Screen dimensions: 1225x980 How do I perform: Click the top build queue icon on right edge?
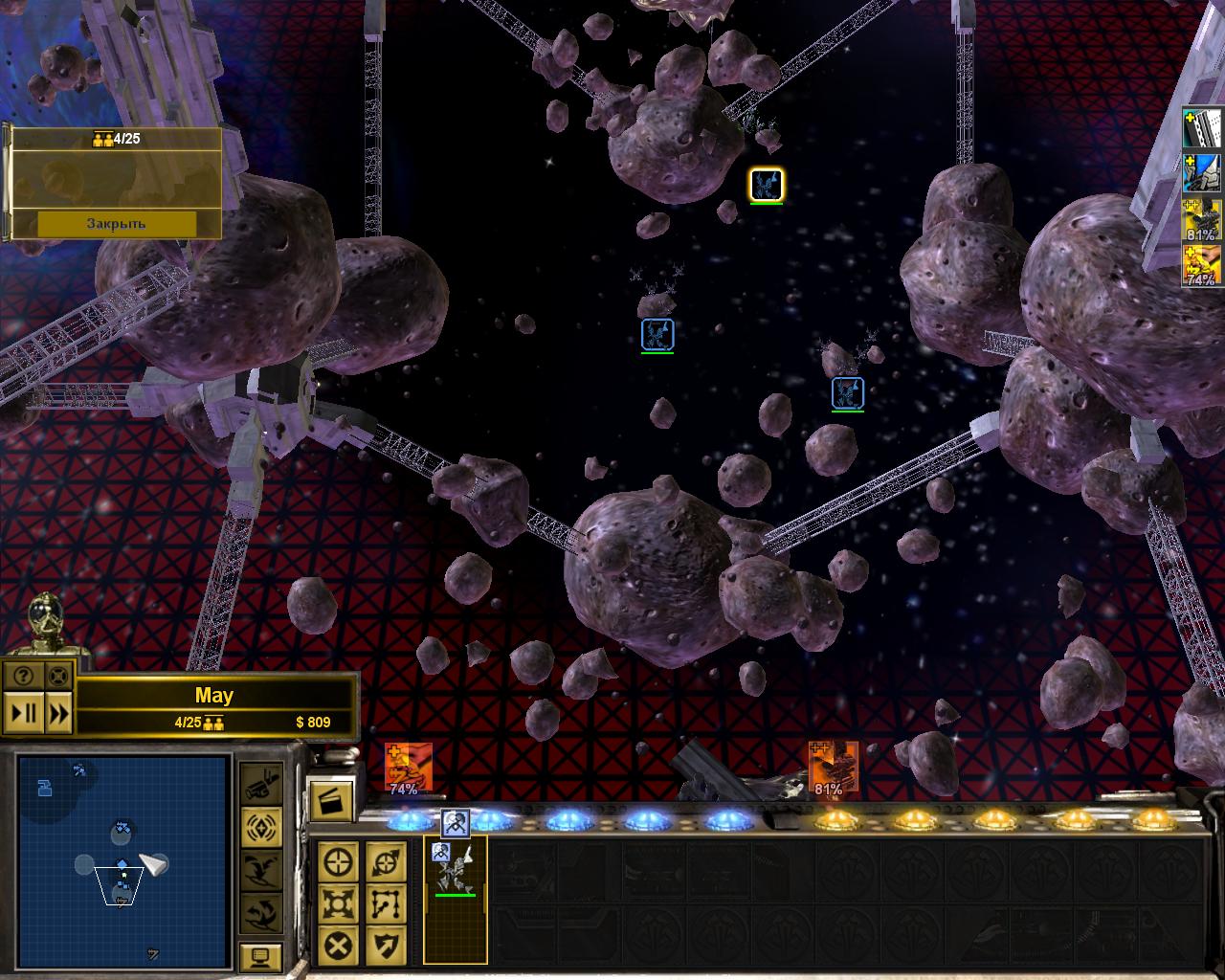[x=1202, y=127]
